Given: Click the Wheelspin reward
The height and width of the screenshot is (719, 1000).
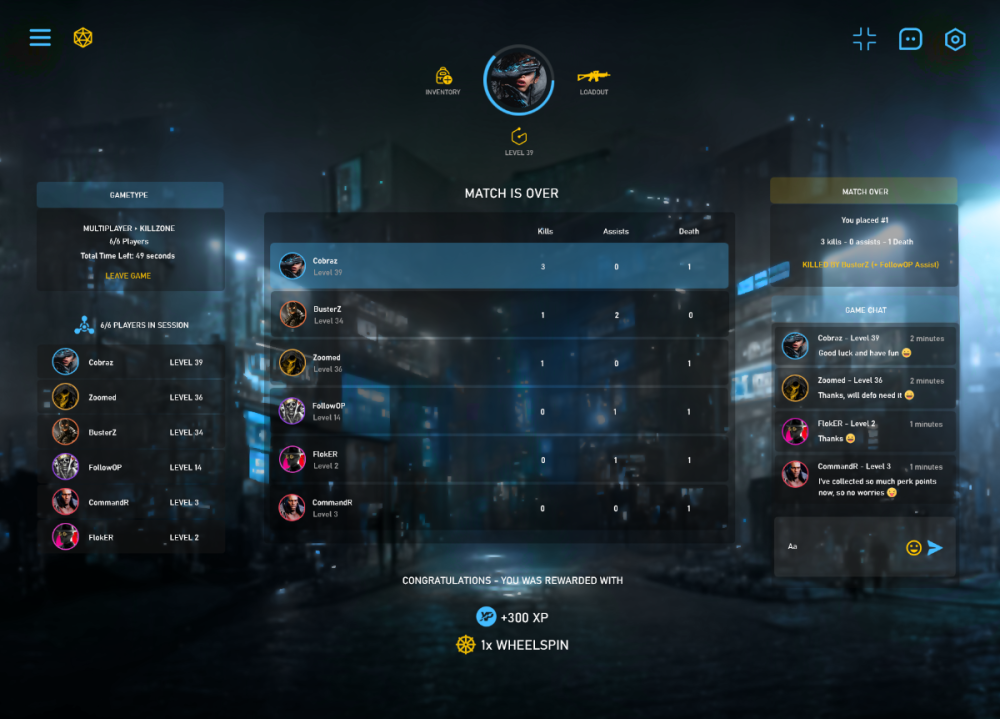Looking at the screenshot, I should coord(512,645).
